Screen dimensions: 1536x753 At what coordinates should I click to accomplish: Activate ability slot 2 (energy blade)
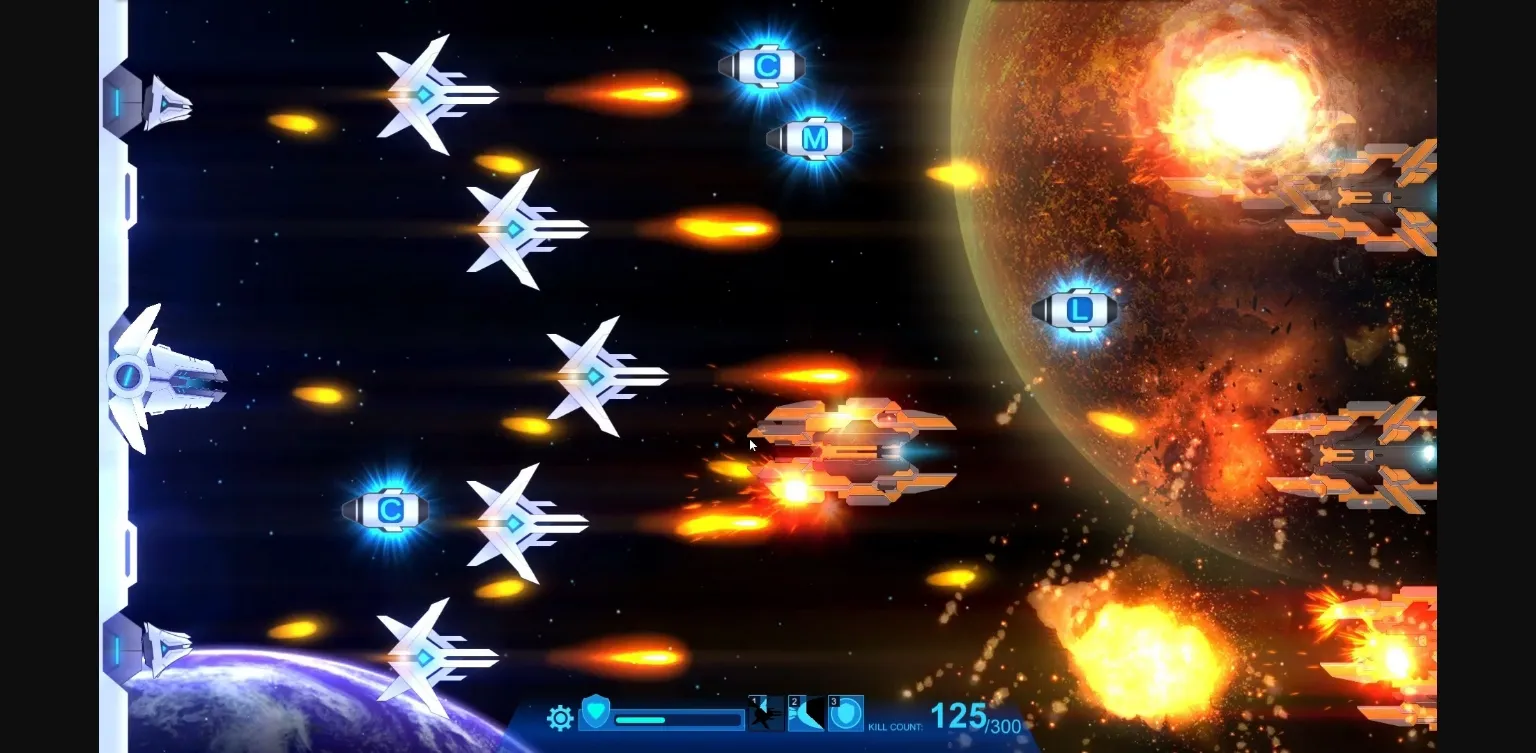806,717
